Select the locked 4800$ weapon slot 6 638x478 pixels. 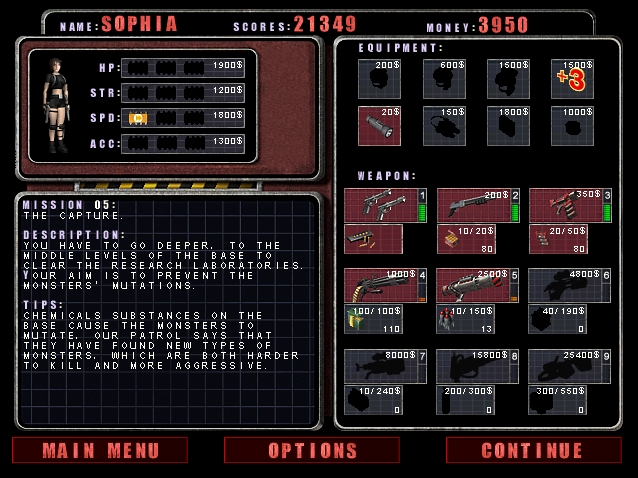[565, 285]
